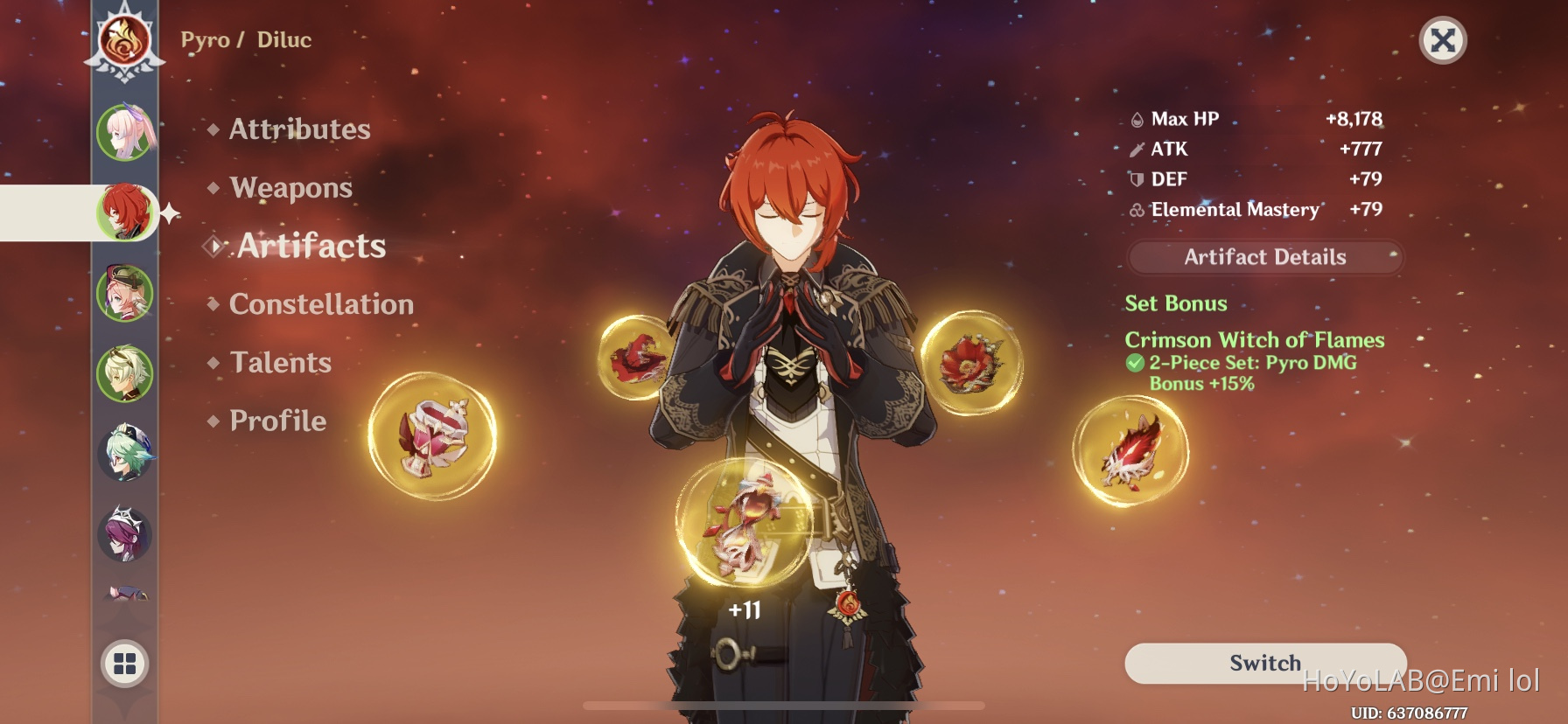Open Artifact Details

pos(1264,256)
